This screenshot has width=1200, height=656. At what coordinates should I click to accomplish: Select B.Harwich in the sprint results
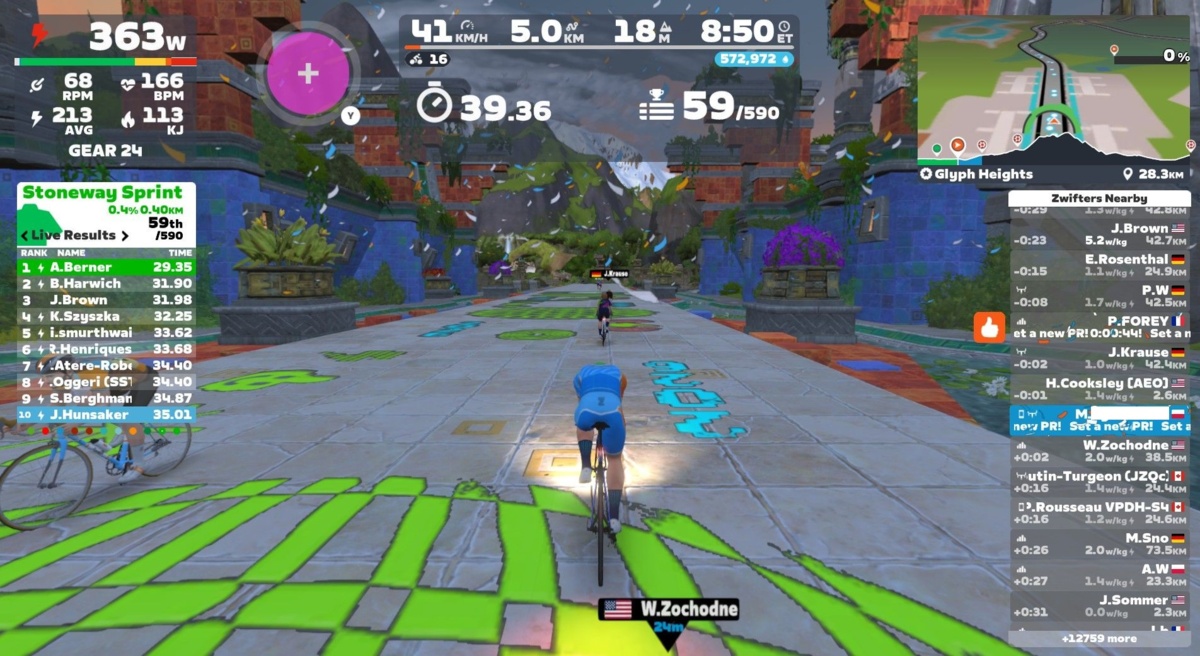[106, 283]
